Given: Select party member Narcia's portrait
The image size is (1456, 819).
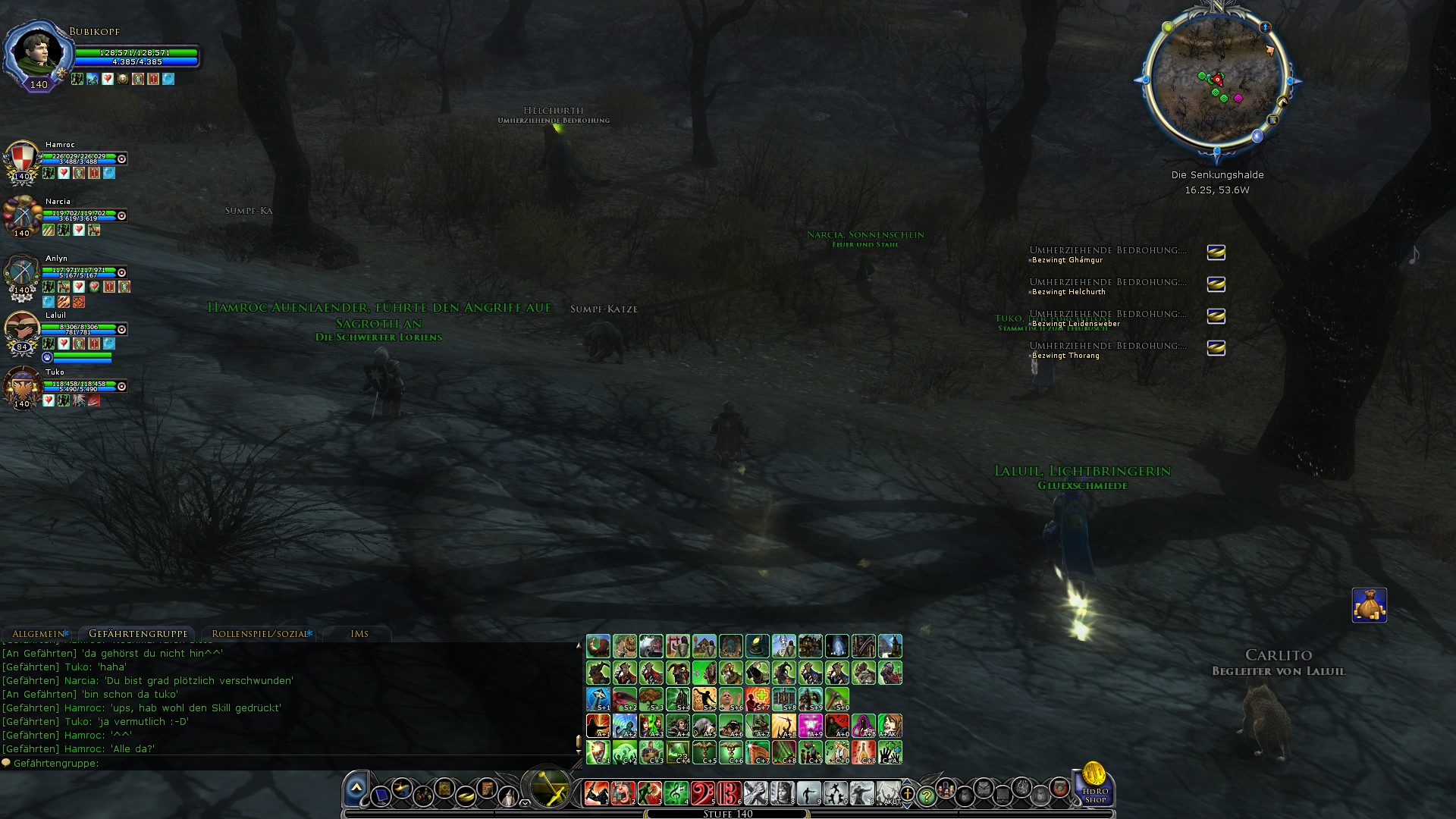Looking at the screenshot, I should 22,216.
